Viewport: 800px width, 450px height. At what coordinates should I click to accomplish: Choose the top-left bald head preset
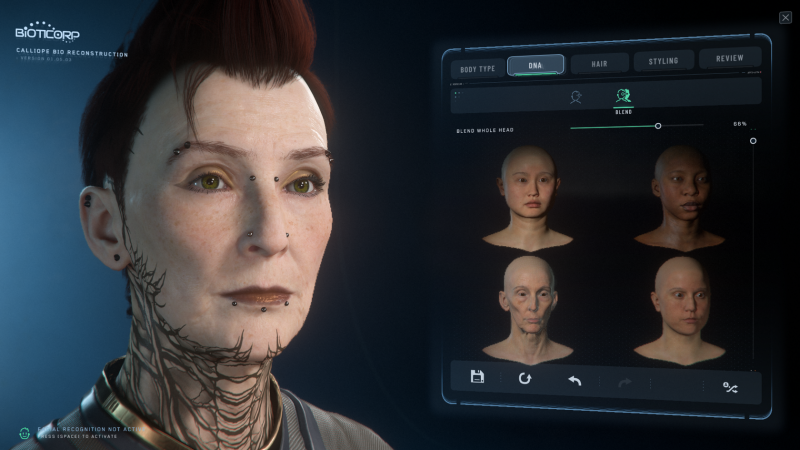click(x=527, y=197)
